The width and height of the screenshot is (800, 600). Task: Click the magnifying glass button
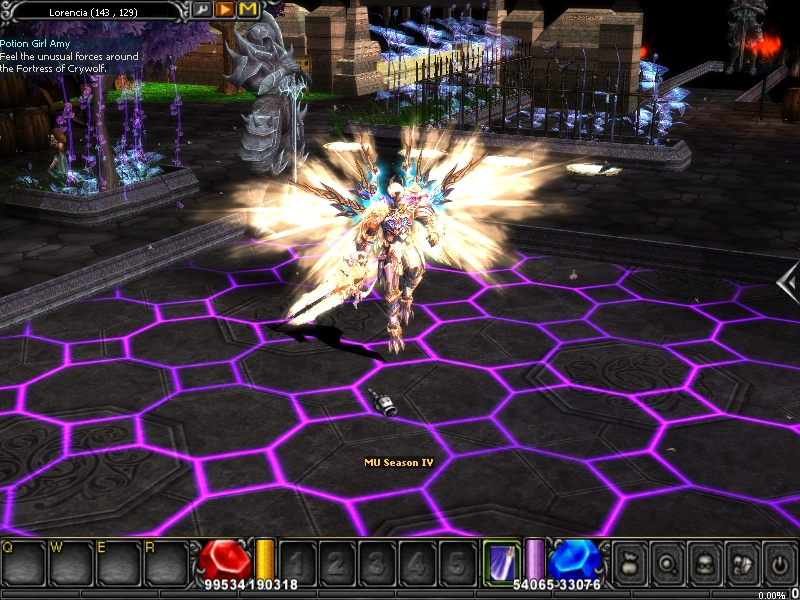click(667, 563)
